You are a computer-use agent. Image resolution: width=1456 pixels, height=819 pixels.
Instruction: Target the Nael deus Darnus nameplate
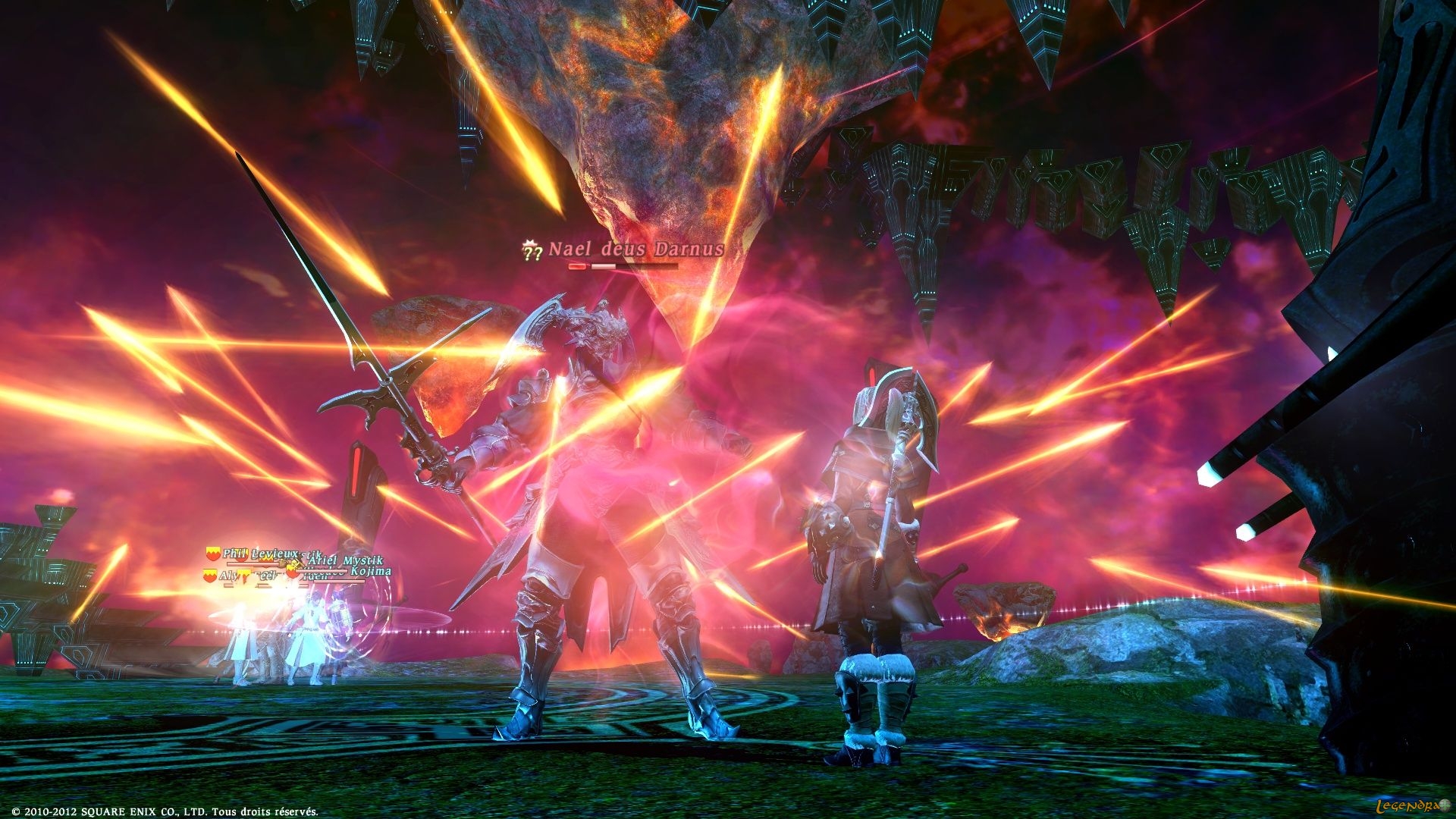pyautogui.click(x=635, y=249)
